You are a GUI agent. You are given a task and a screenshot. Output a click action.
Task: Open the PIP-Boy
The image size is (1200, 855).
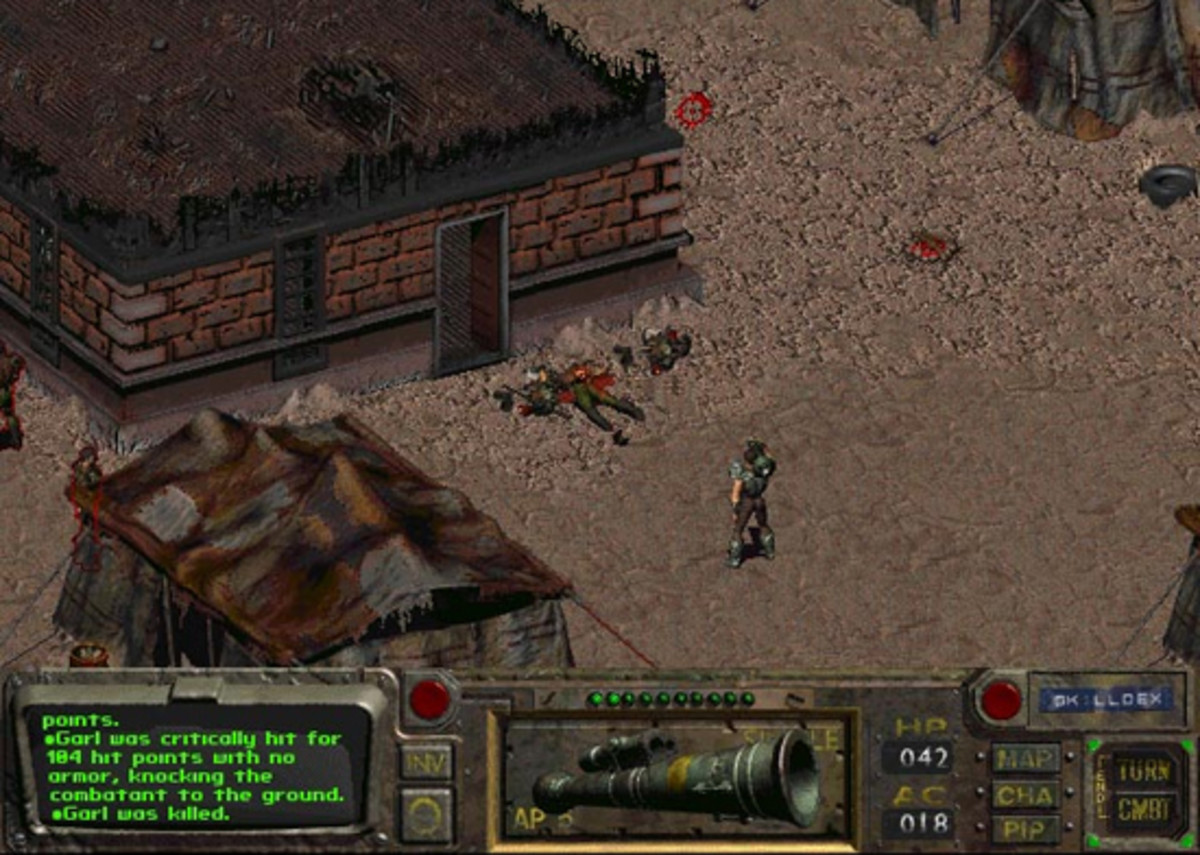pyautogui.click(x=1026, y=829)
